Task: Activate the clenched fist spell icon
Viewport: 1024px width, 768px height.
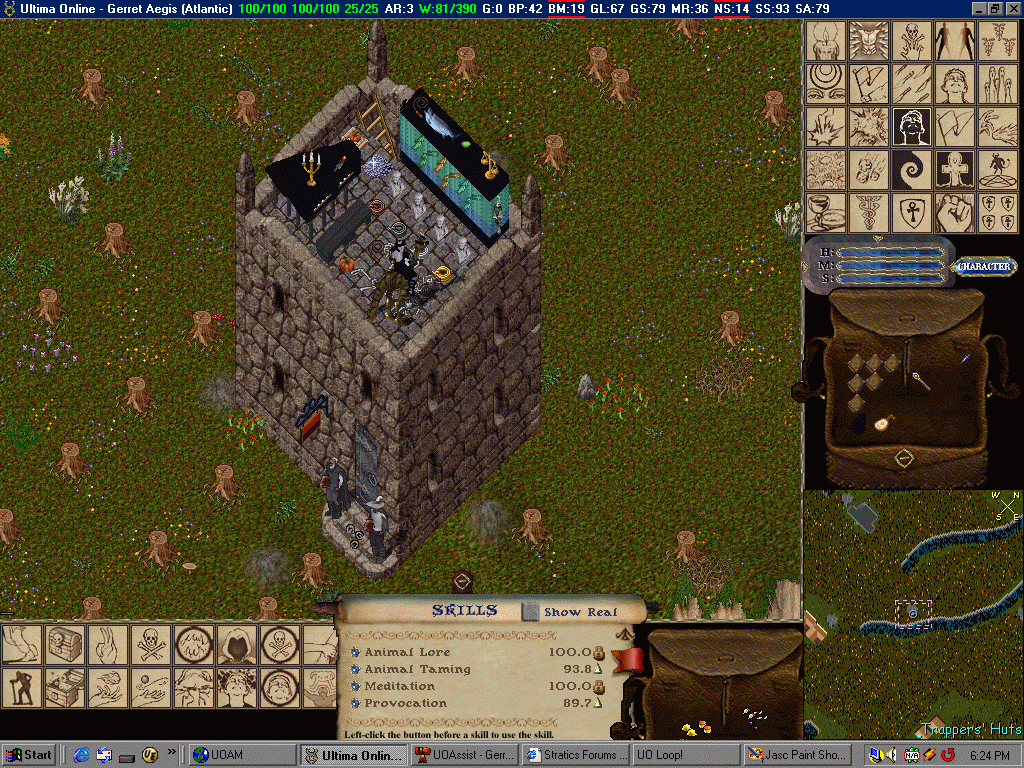Action: [955, 213]
